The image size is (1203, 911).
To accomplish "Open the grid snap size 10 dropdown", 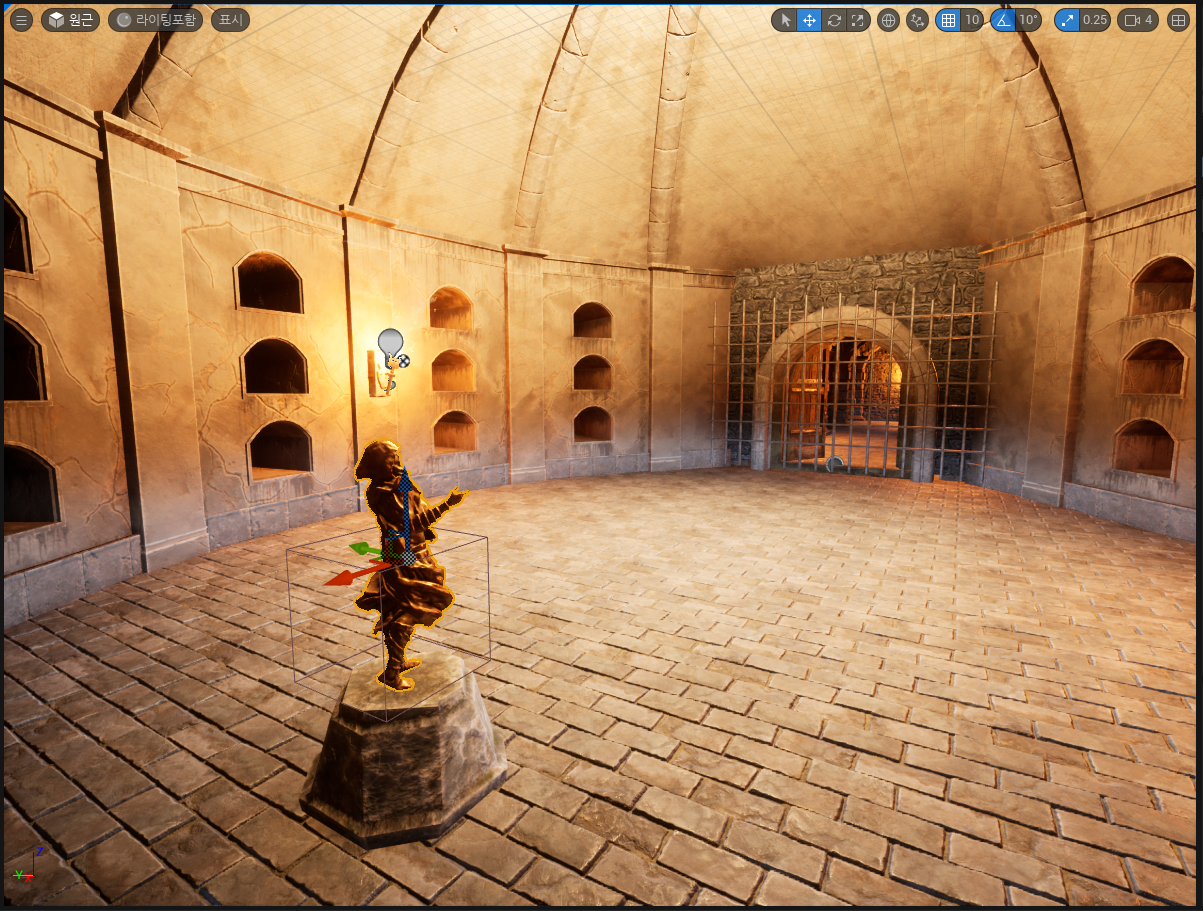I will click(972, 20).
